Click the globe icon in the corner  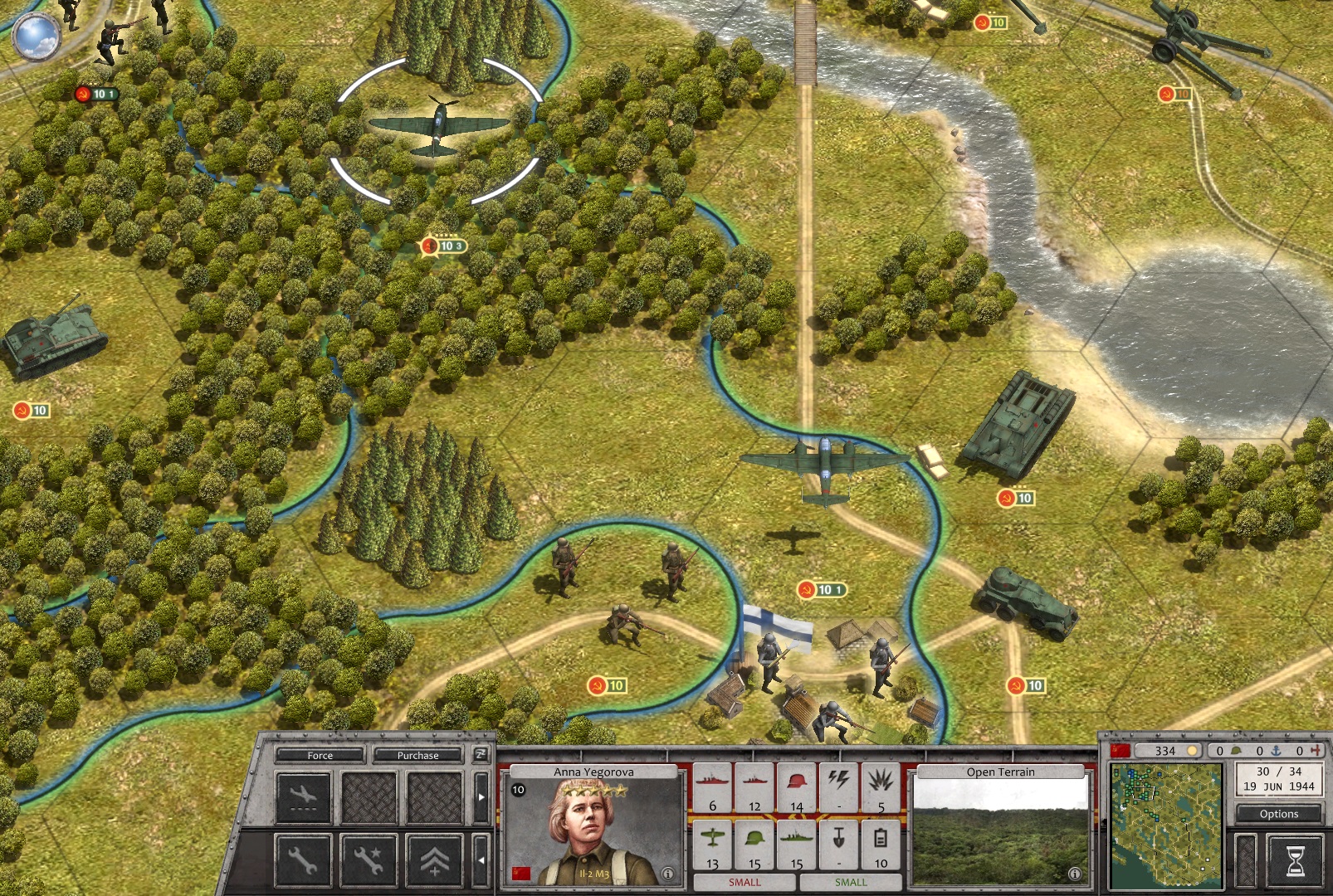pos(37,36)
